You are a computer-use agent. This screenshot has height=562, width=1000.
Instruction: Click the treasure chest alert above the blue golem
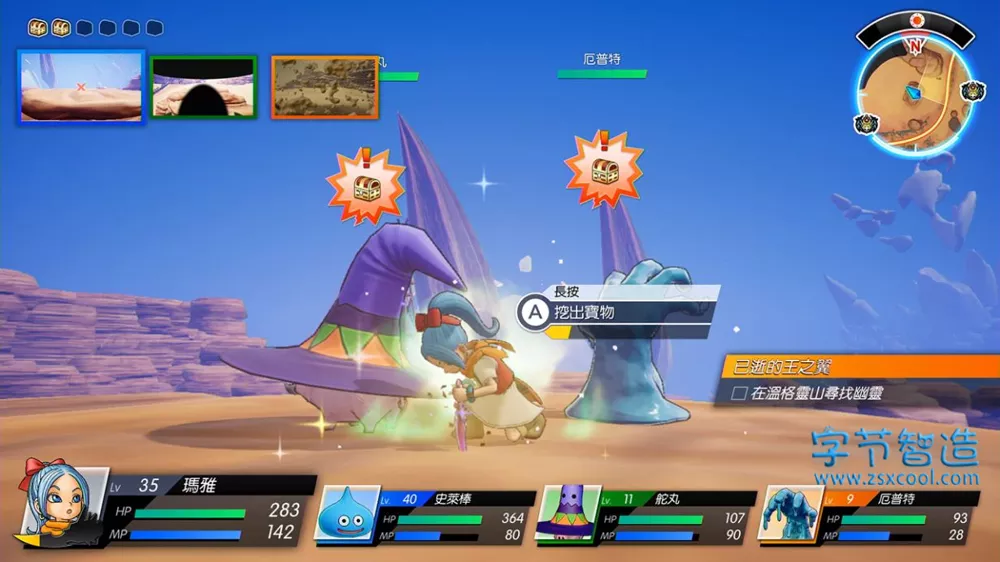pyautogui.click(x=603, y=169)
